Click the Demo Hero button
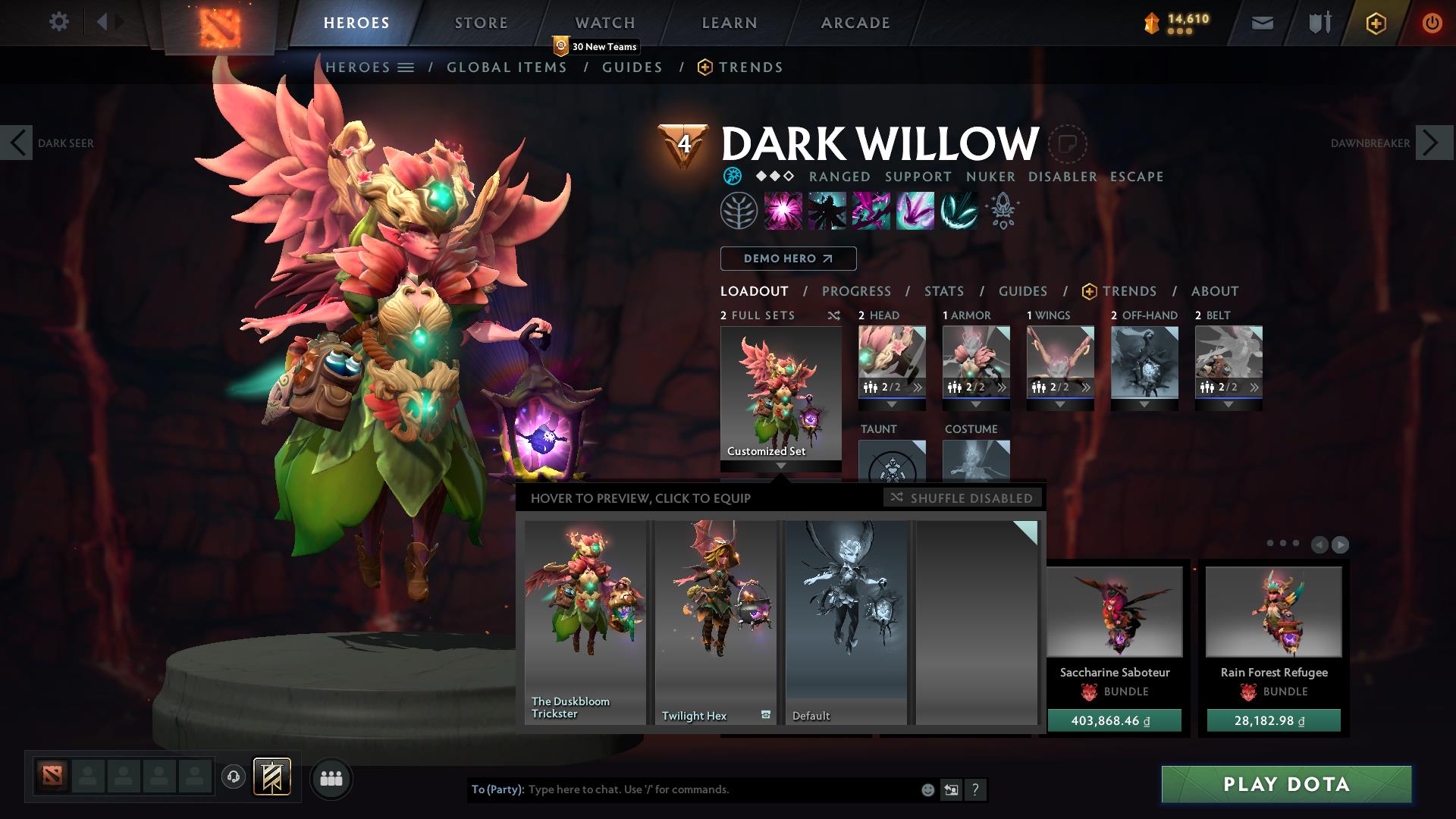Image resolution: width=1456 pixels, height=819 pixels. point(788,259)
